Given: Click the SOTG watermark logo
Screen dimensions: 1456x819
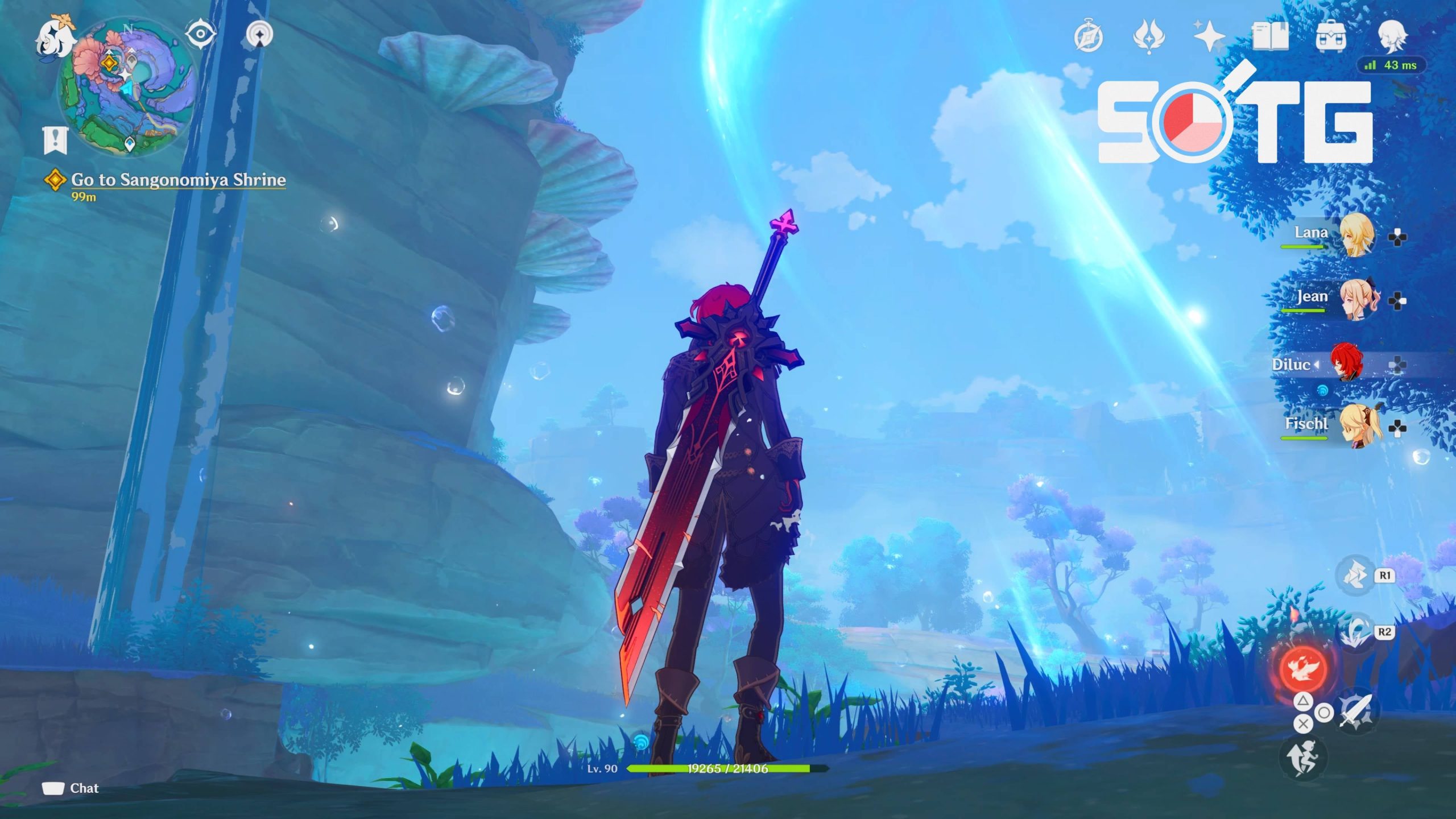Looking at the screenshot, I should click(1234, 121).
